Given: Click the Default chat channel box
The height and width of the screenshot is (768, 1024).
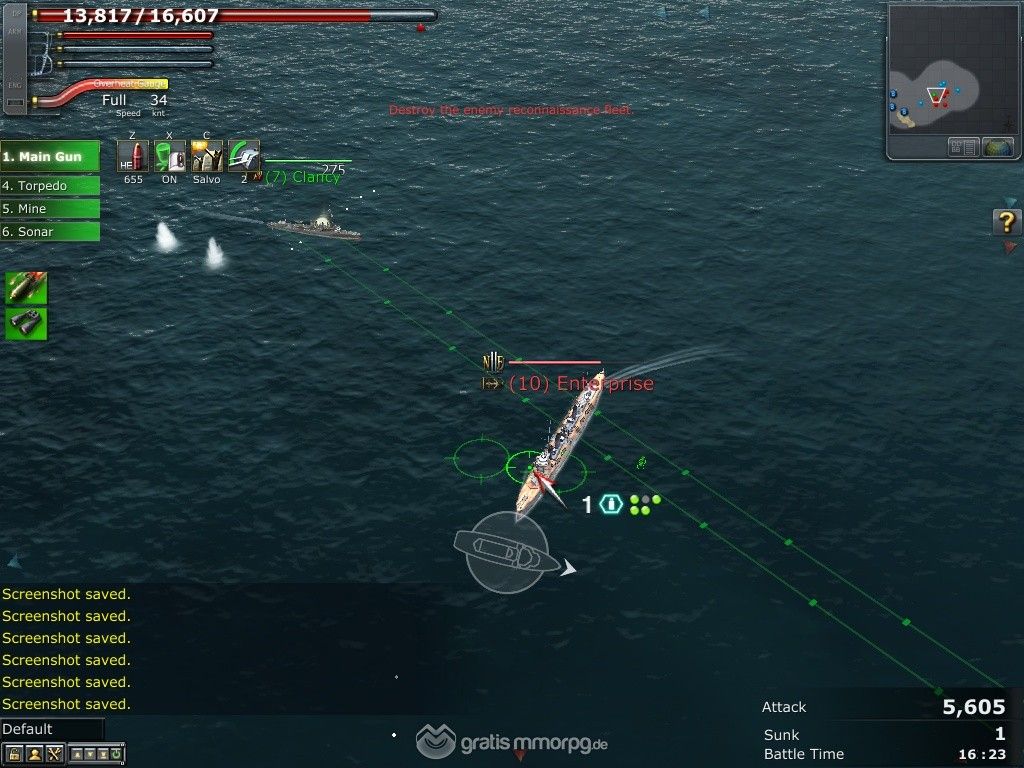Looking at the screenshot, I should point(52,729).
